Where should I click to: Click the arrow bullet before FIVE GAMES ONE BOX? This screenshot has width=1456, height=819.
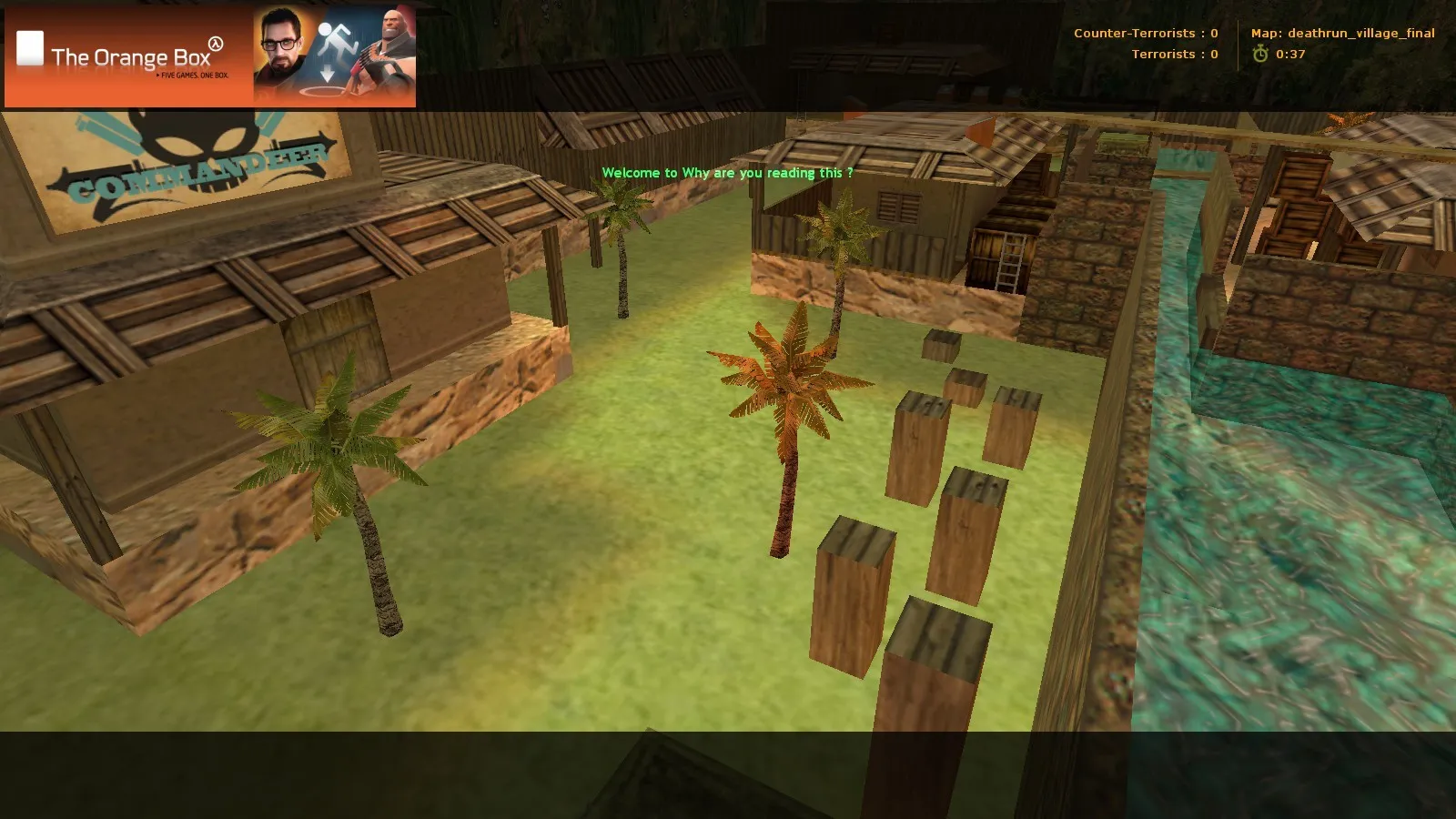coord(158,75)
